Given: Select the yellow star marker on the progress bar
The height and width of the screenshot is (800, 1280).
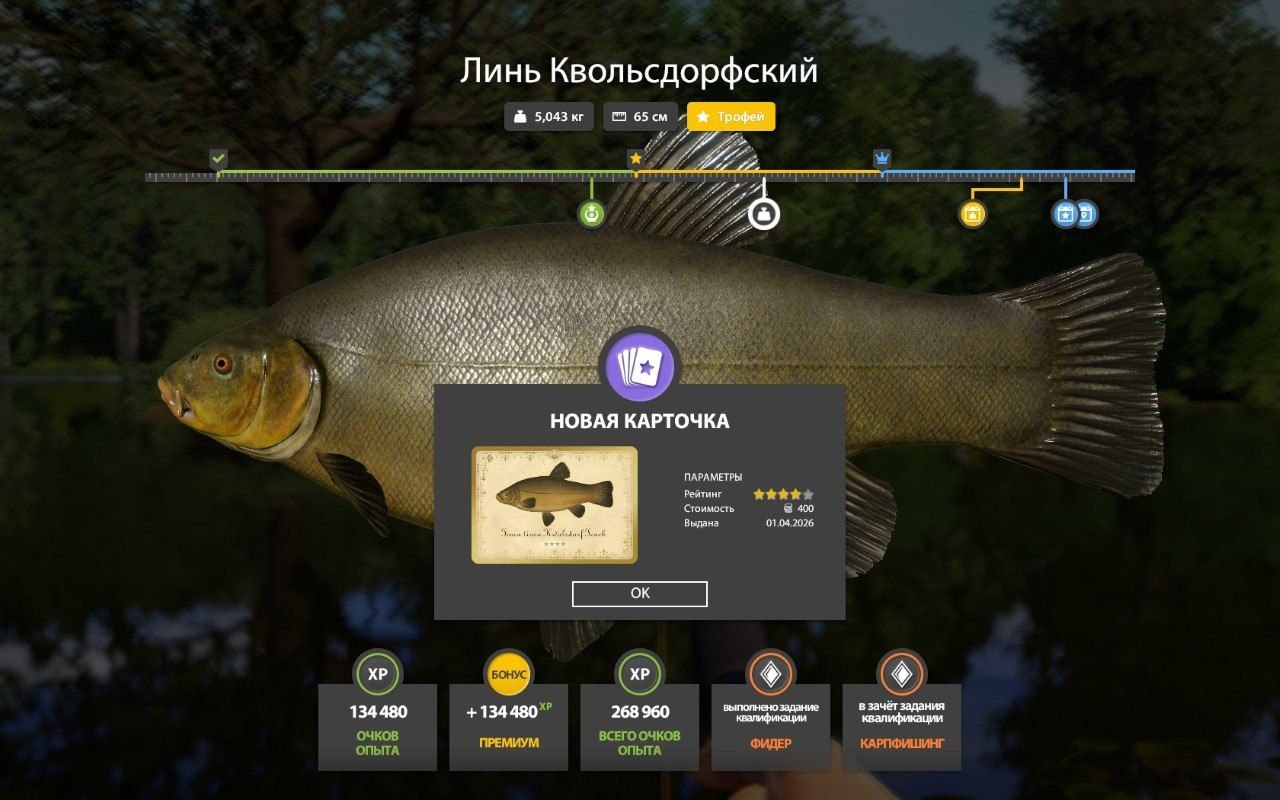Looking at the screenshot, I should [637, 157].
